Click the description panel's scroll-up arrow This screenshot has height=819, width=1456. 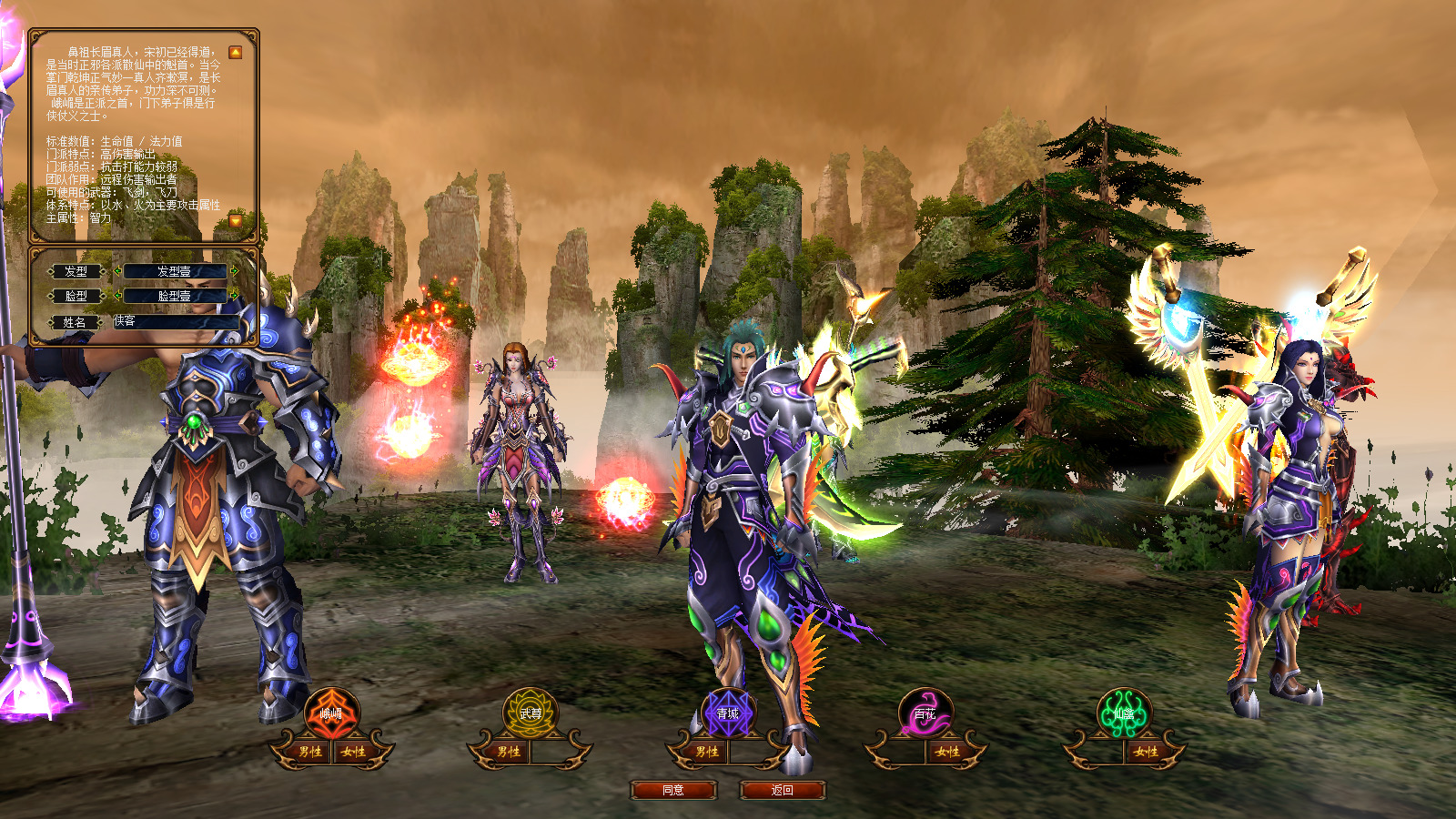click(236, 53)
